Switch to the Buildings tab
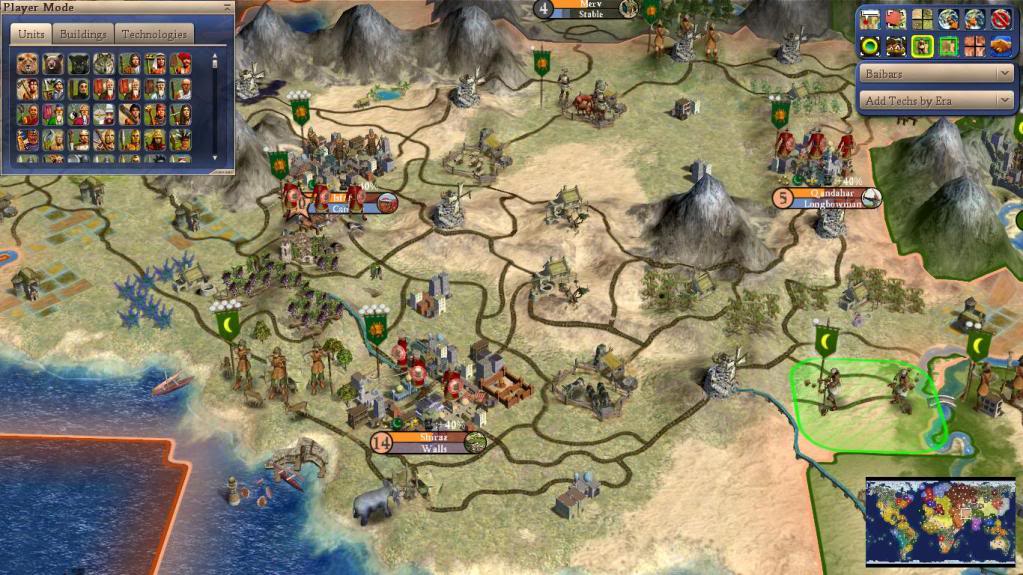 (83, 34)
